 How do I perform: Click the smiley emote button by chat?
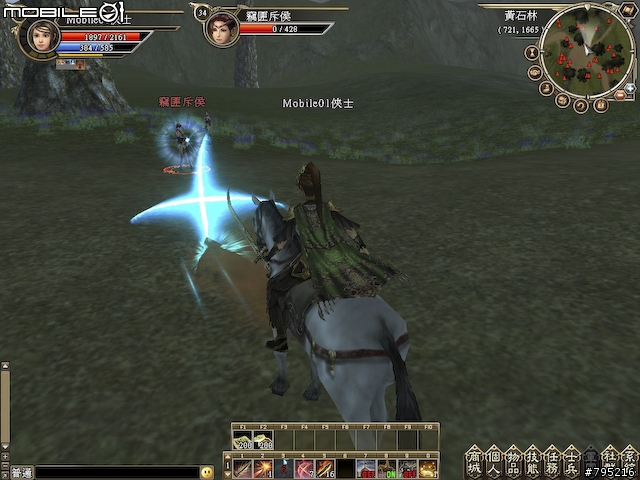tap(206, 472)
